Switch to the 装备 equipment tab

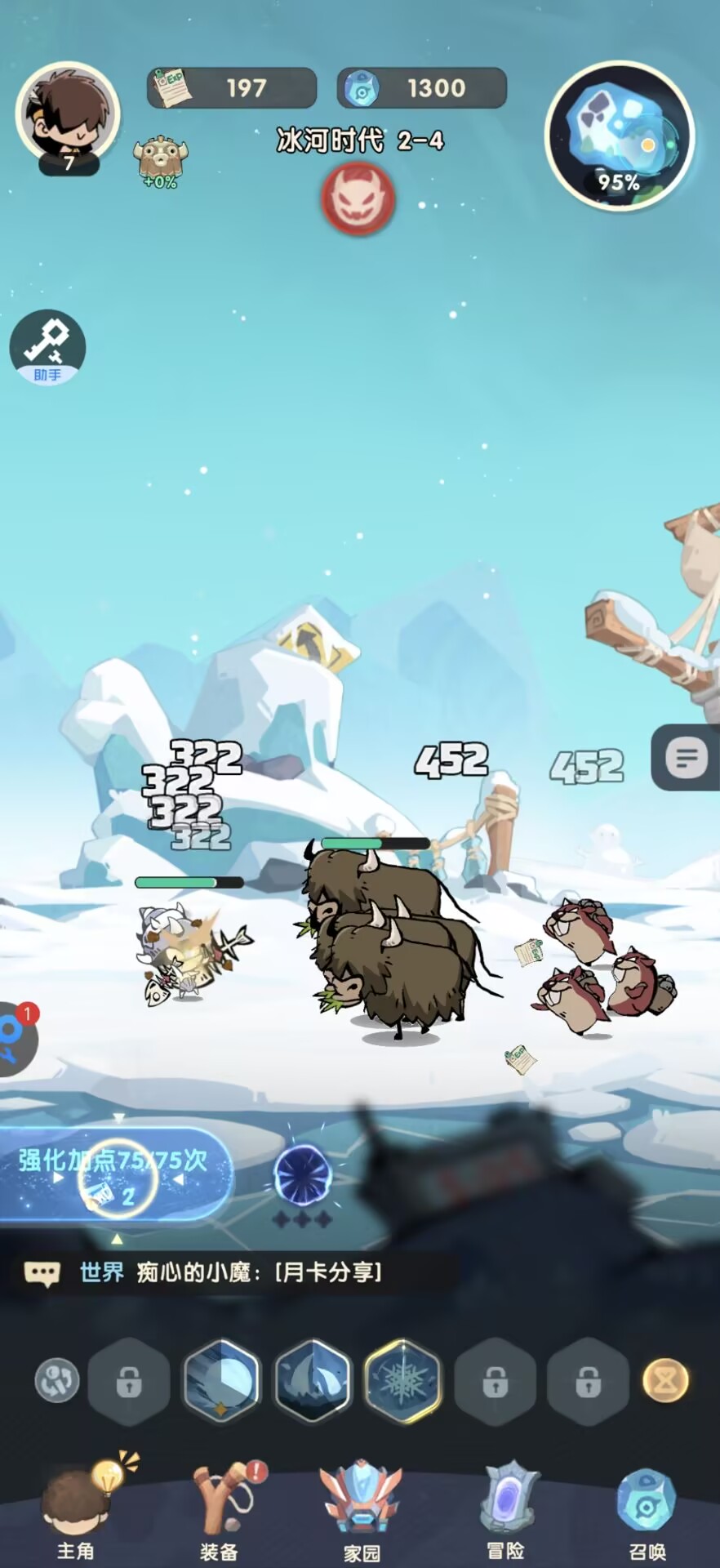(x=219, y=1511)
